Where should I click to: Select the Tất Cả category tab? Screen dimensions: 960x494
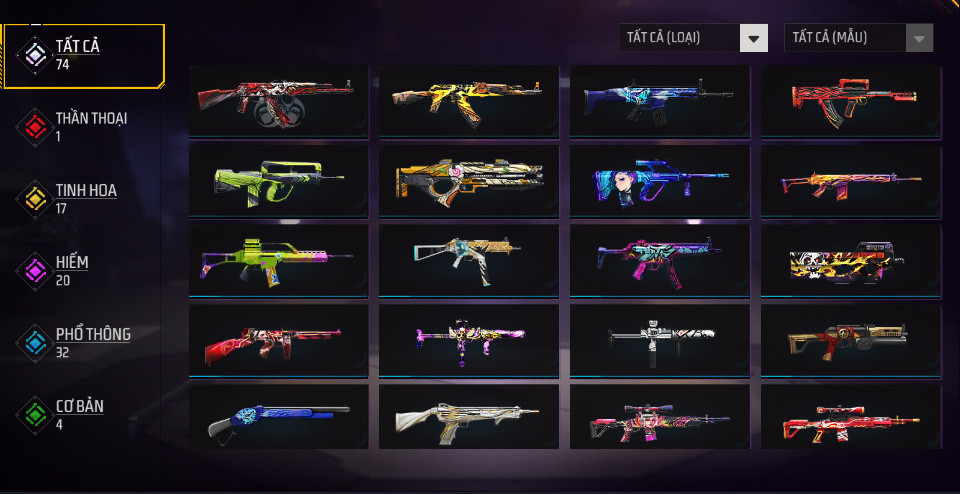84,55
